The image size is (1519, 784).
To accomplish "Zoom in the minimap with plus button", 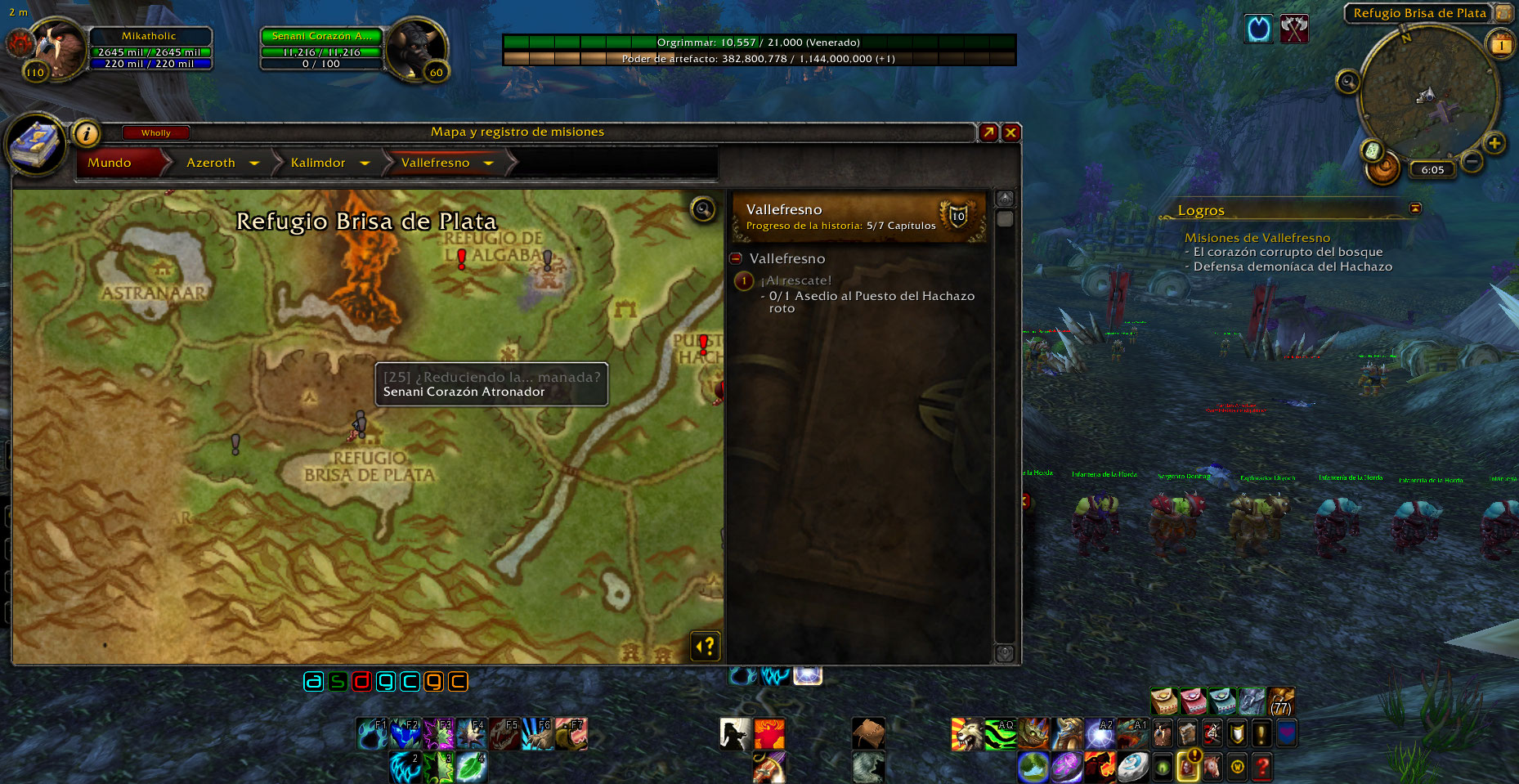I will pos(1494,144).
